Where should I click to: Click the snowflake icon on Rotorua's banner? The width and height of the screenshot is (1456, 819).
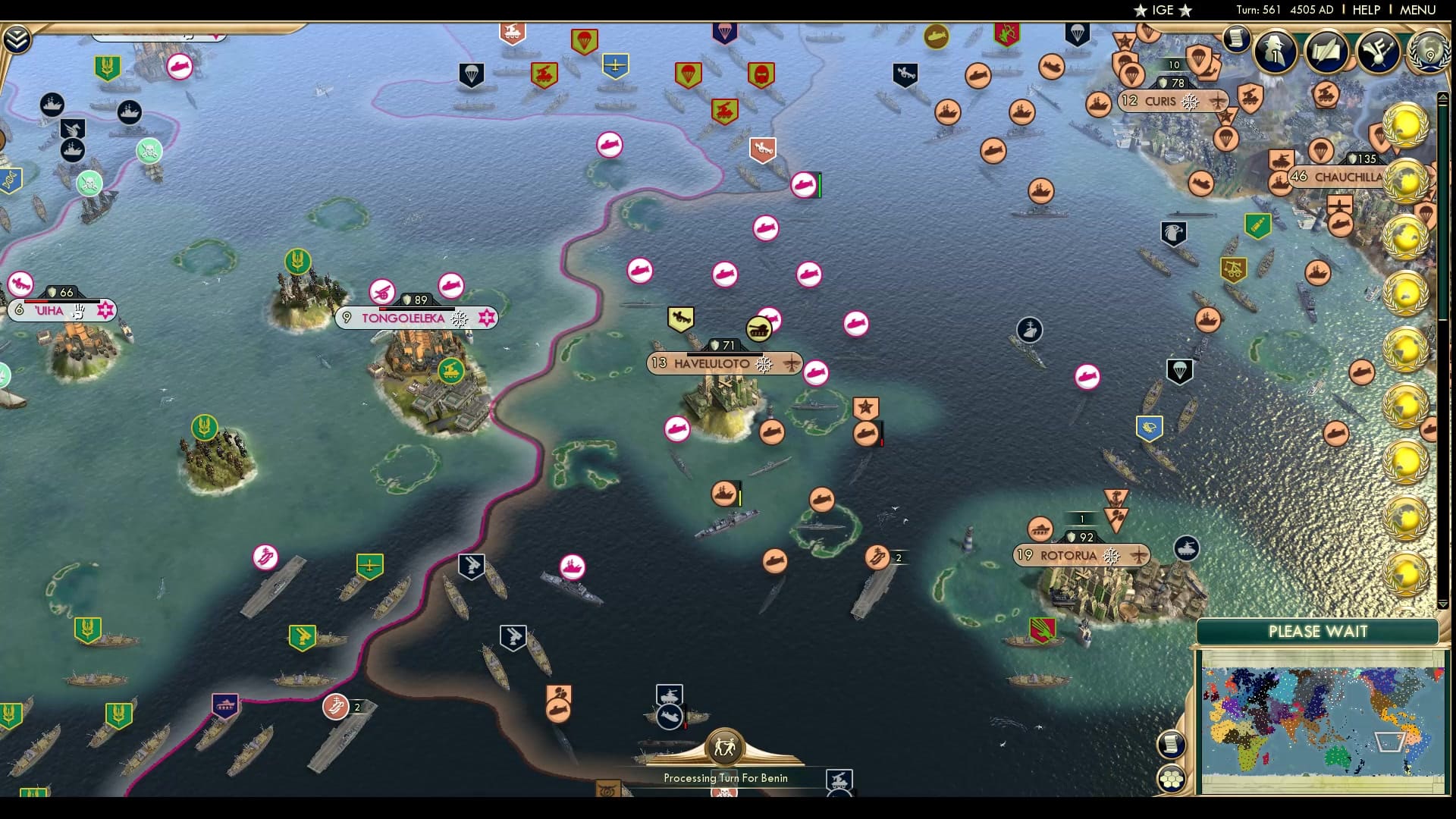(1112, 556)
